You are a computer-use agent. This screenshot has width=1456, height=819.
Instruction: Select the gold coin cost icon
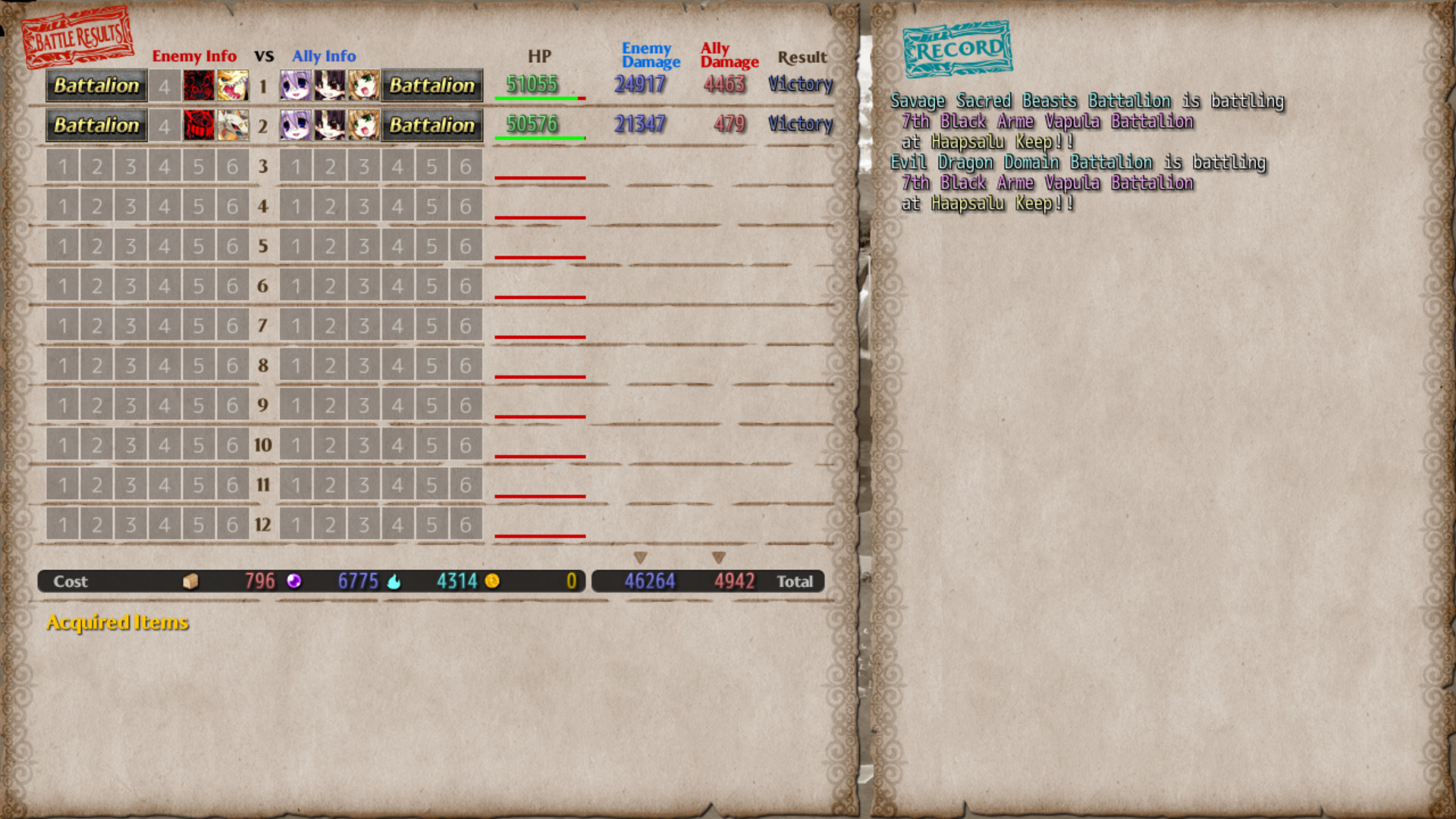click(x=492, y=581)
